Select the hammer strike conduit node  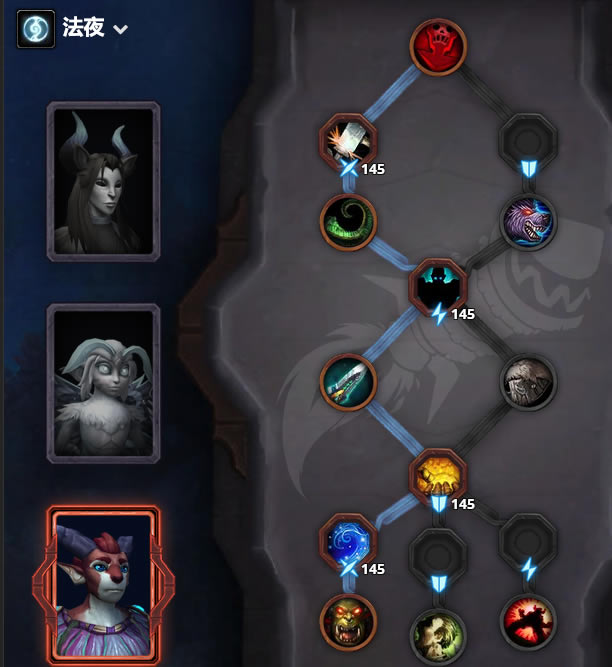tap(347, 140)
